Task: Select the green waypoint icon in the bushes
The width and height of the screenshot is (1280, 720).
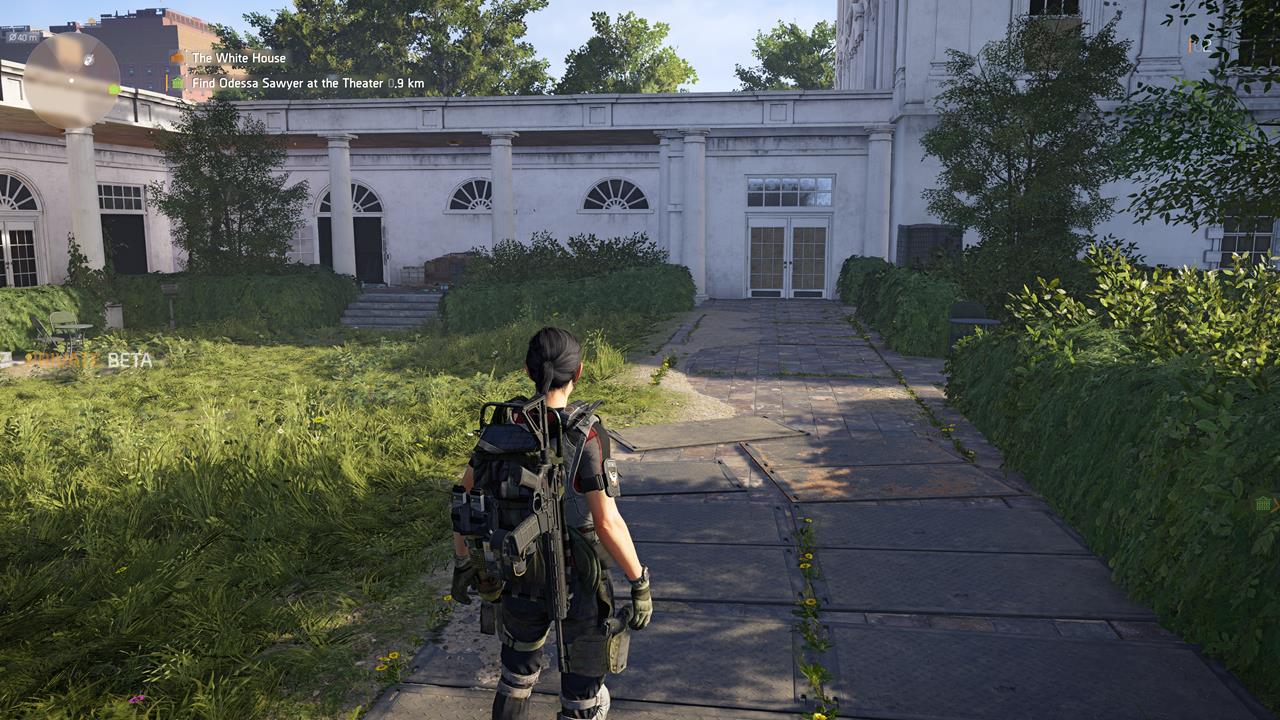Action: [1263, 504]
